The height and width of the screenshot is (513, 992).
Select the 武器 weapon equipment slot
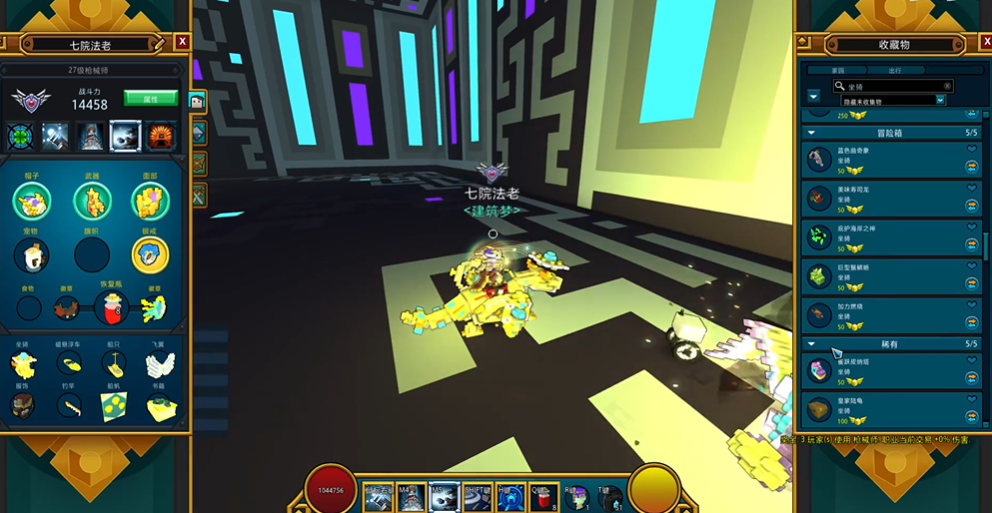[92, 201]
